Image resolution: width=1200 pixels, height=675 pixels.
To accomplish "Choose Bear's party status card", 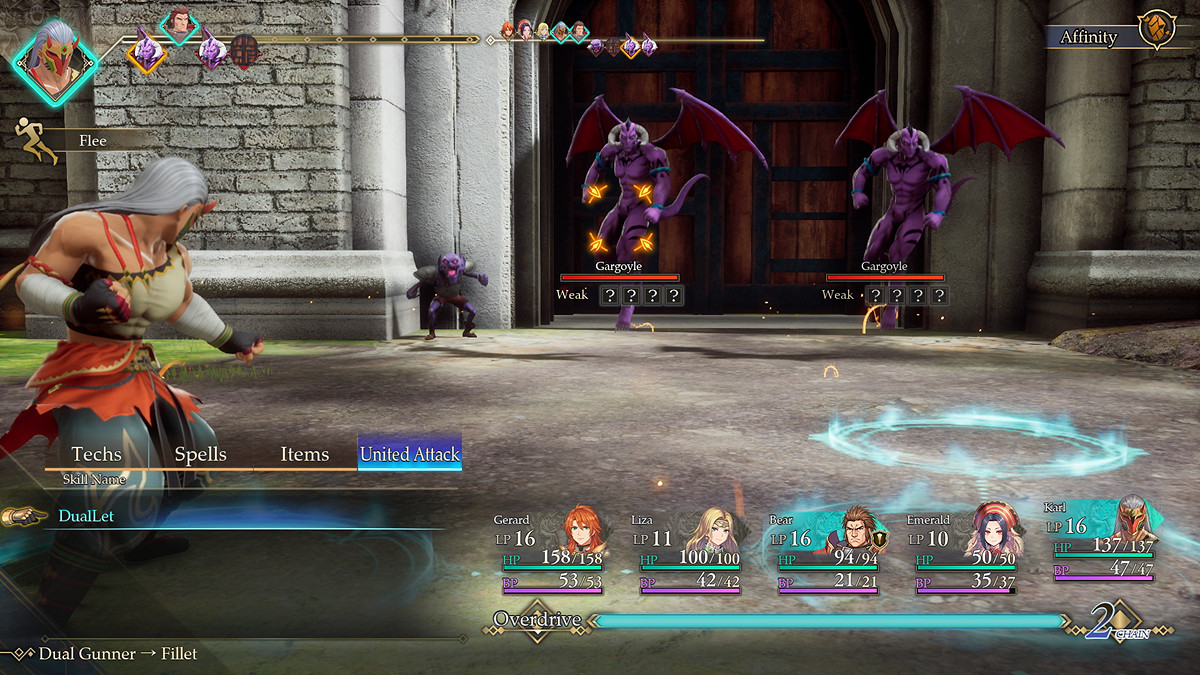I will tap(826, 555).
